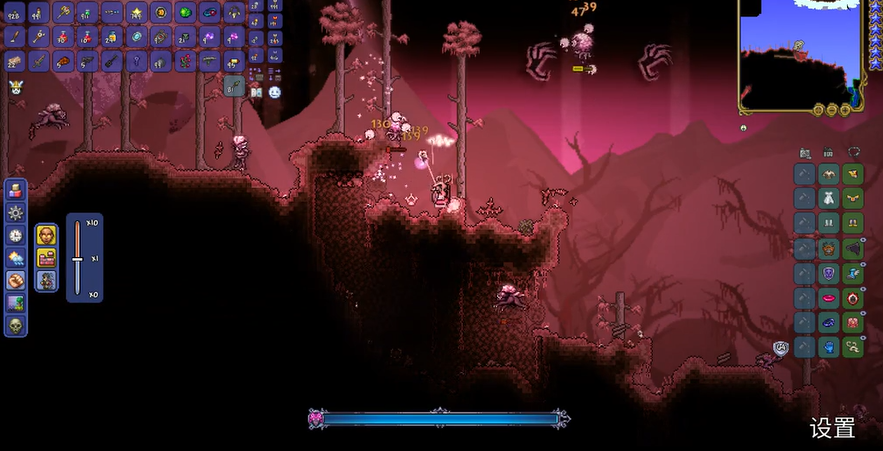Click the minimap
This screenshot has width=883, height=451.
tap(801, 54)
